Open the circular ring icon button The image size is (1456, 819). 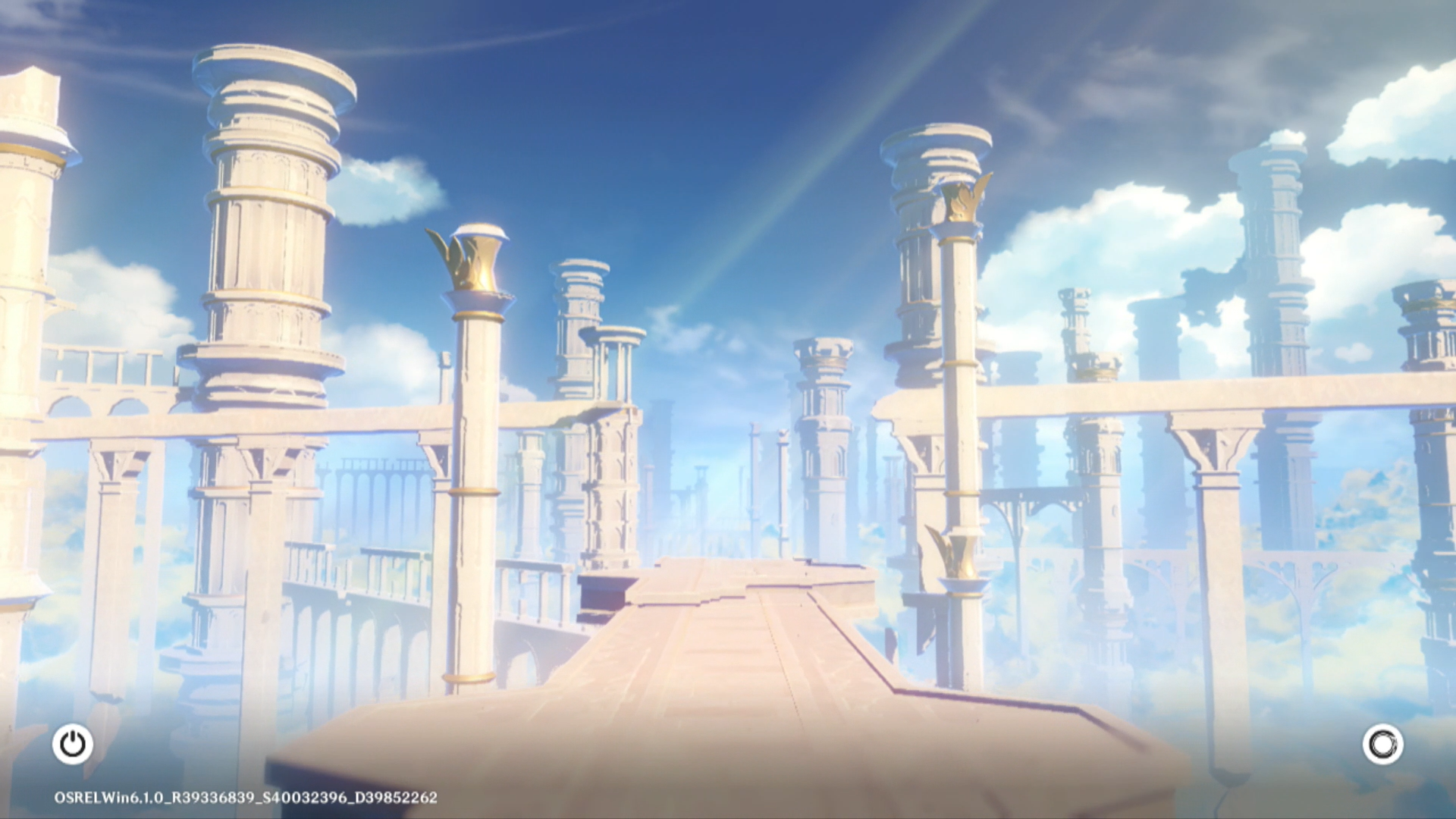(1382, 744)
